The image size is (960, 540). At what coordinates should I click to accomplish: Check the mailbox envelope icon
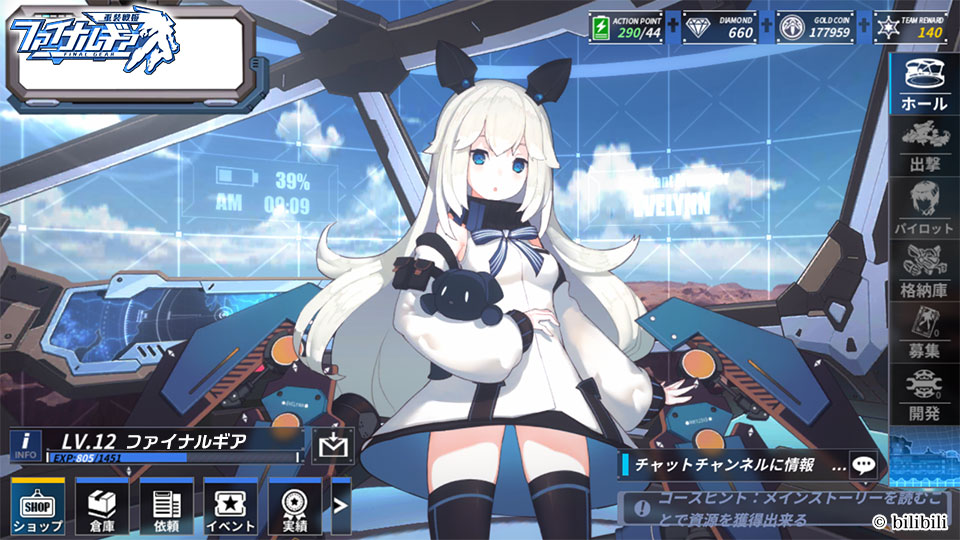[x=332, y=444]
